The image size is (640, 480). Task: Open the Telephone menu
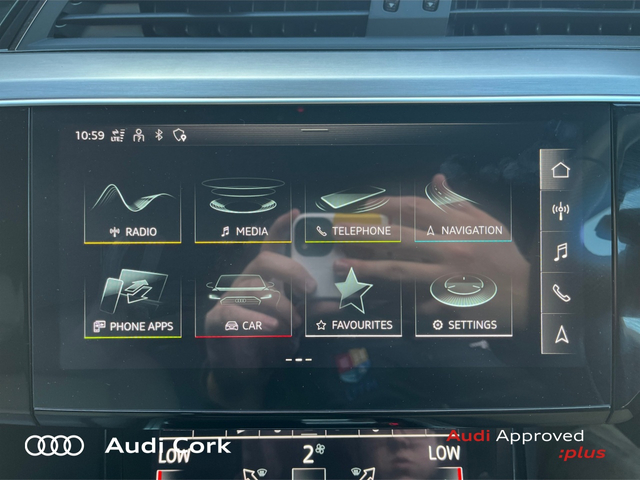tap(353, 211)
